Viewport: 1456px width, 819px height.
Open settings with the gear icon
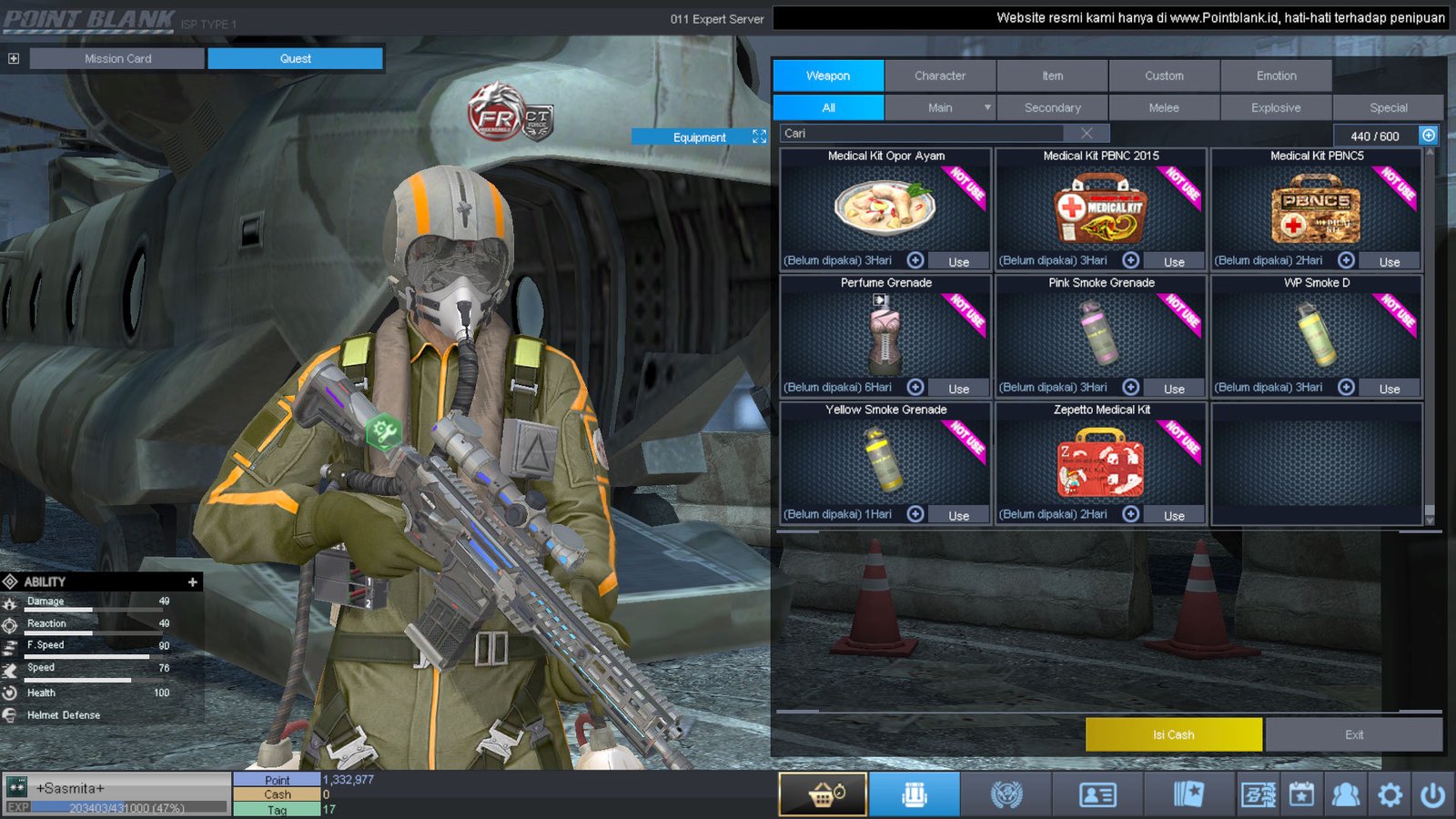1390,794
